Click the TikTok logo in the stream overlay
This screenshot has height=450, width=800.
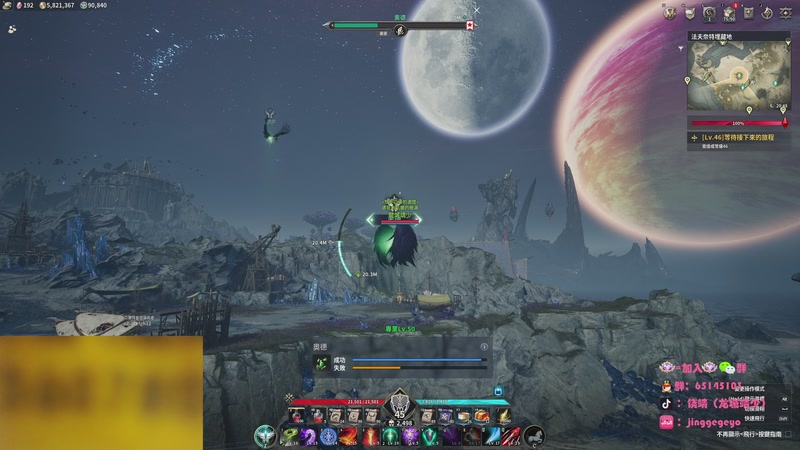point(665,405)
